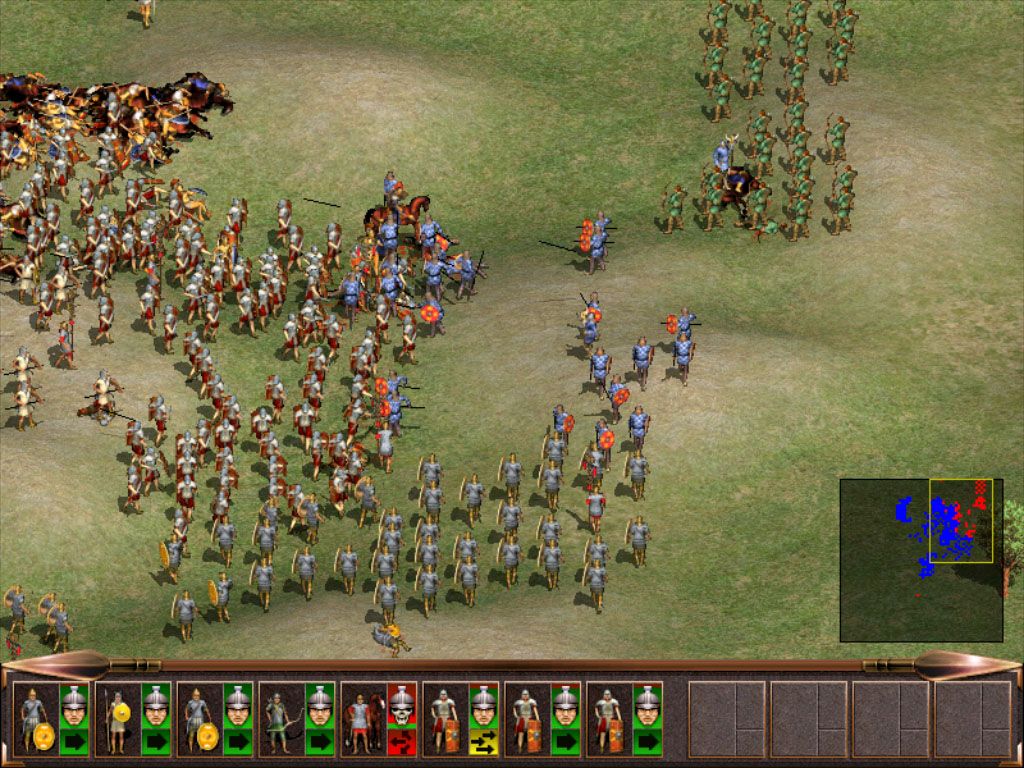Select the cavalry unit with horse card
Image resolution: width=1024 pixels, height=768 pixels.
[x=360, y=718]
